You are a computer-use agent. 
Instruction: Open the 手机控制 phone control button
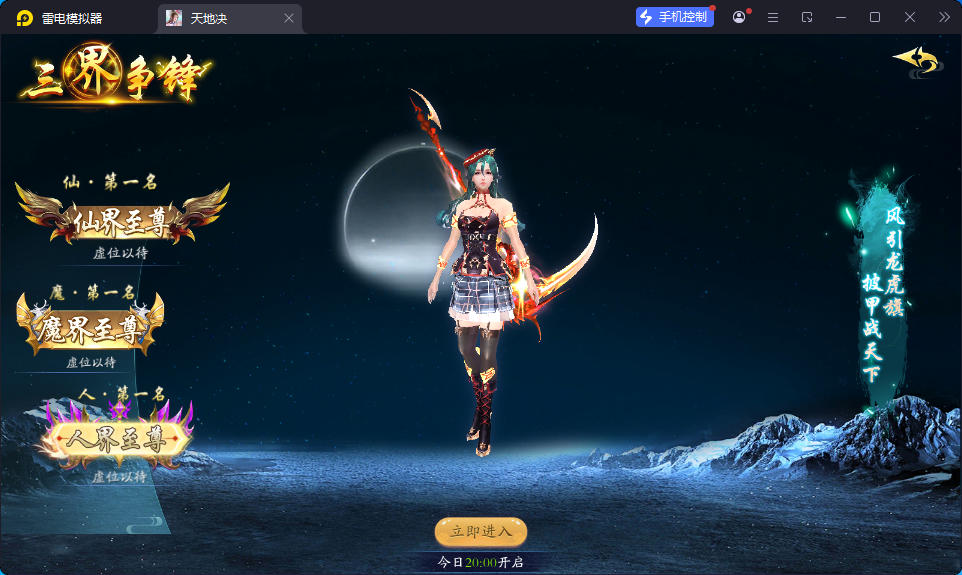click(675, 17)
